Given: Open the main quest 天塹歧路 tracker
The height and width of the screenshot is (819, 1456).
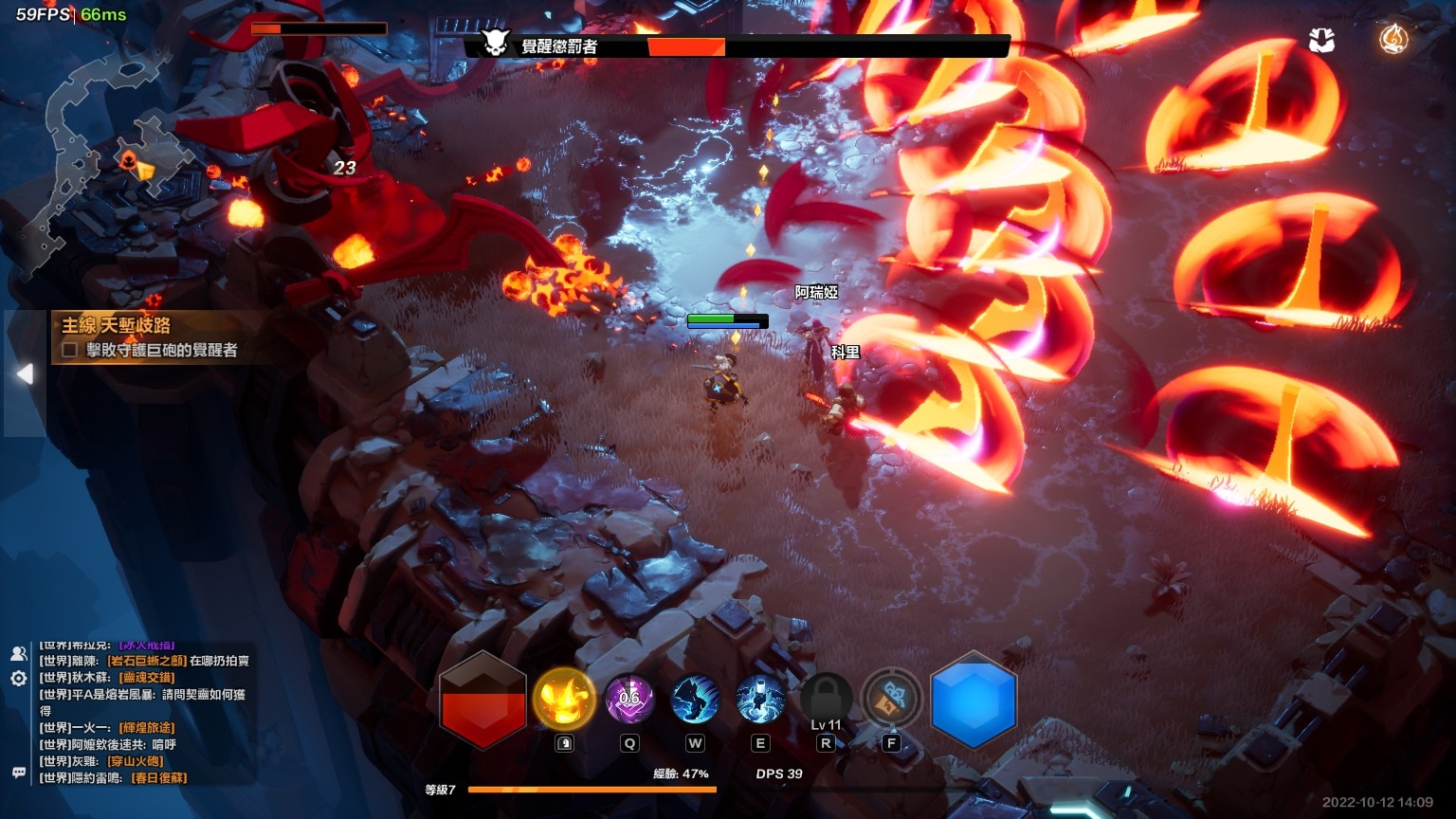Looking at the screenshot, I should tap(117, 326).
